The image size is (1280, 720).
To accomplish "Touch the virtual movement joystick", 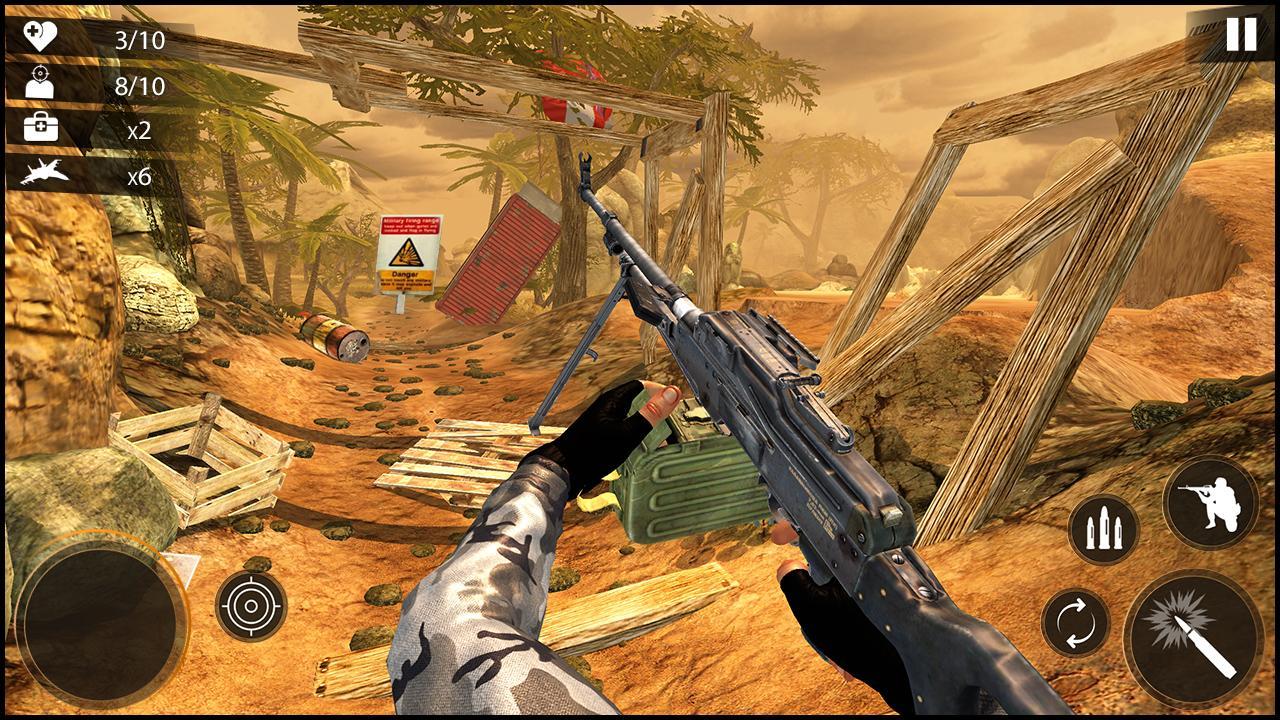I will 101,621.
